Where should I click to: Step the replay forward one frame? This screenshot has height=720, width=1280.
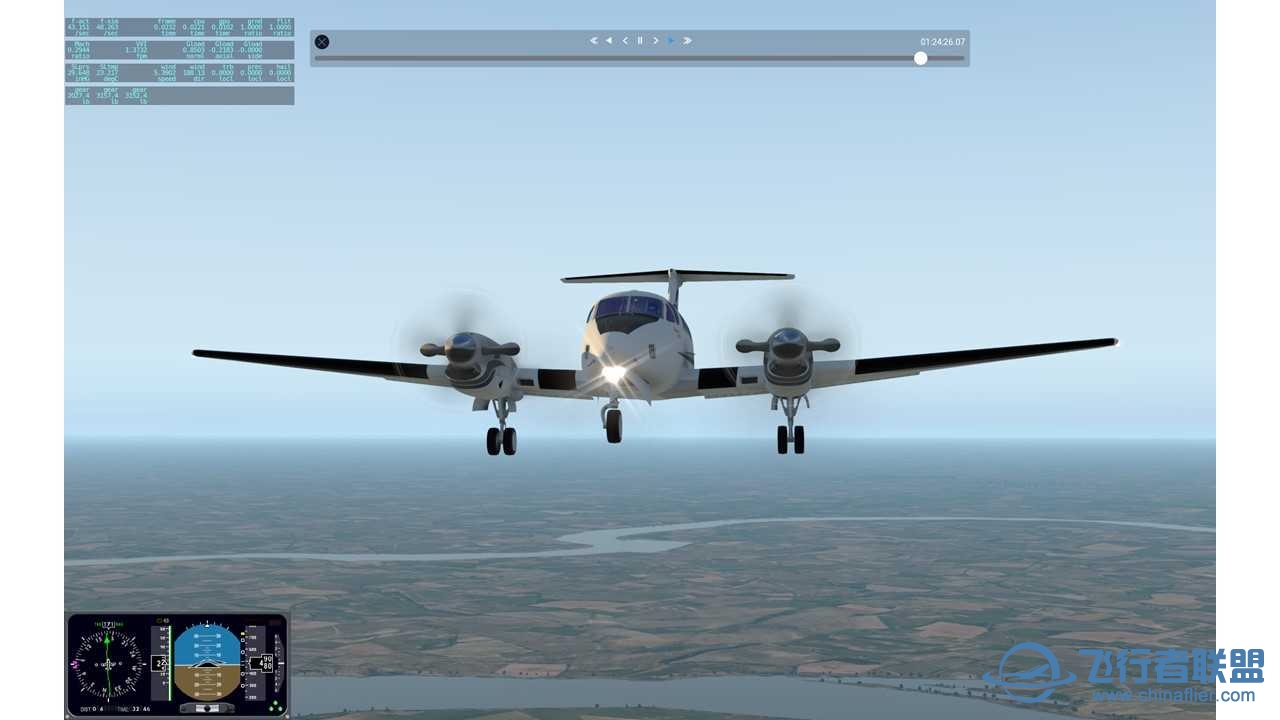pyautogui.click(x=656, y=41)
